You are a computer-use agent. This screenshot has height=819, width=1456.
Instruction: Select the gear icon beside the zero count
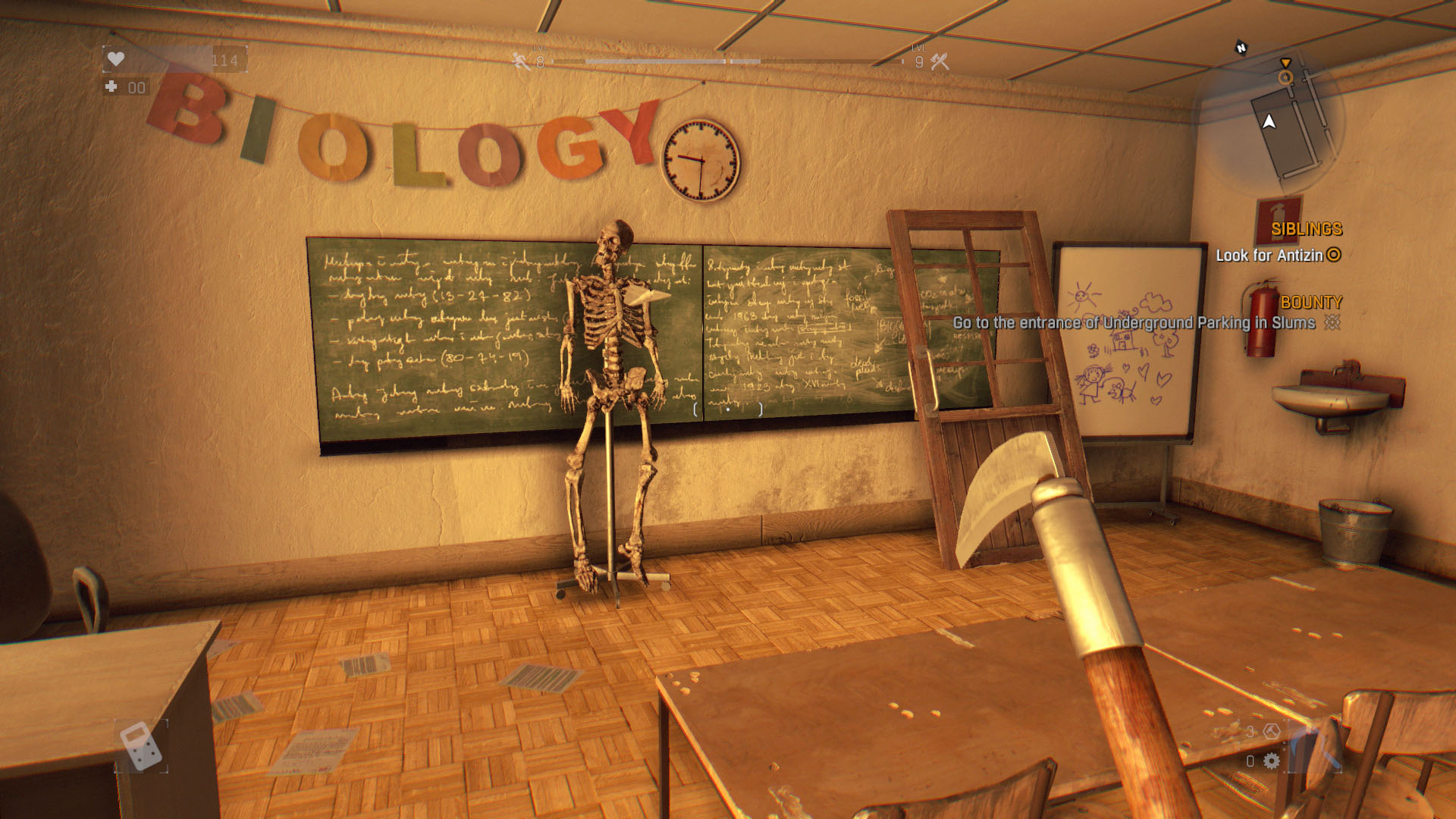1272,761
